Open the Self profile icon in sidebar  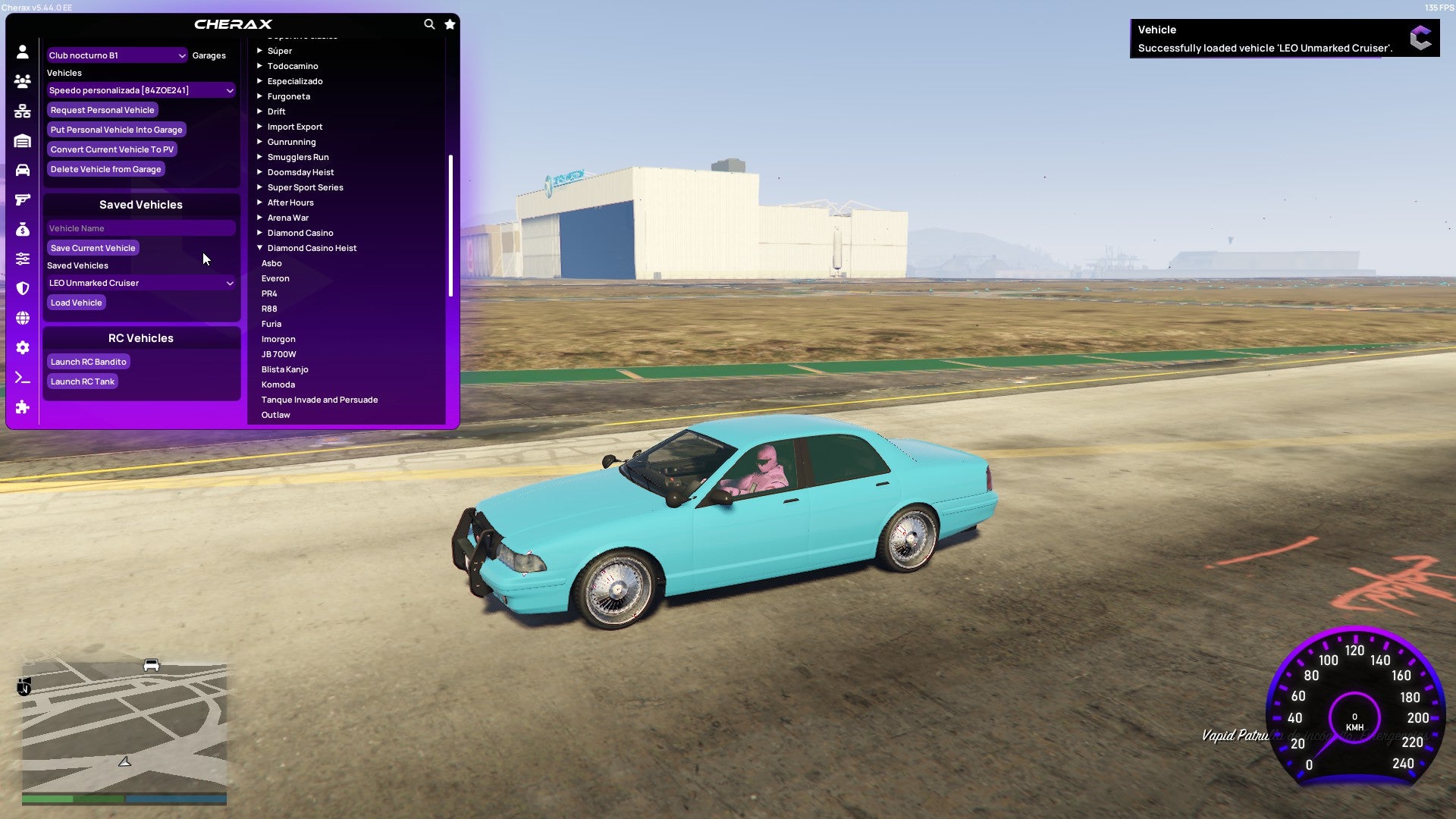pyautogui.click(x=23, y=50)
